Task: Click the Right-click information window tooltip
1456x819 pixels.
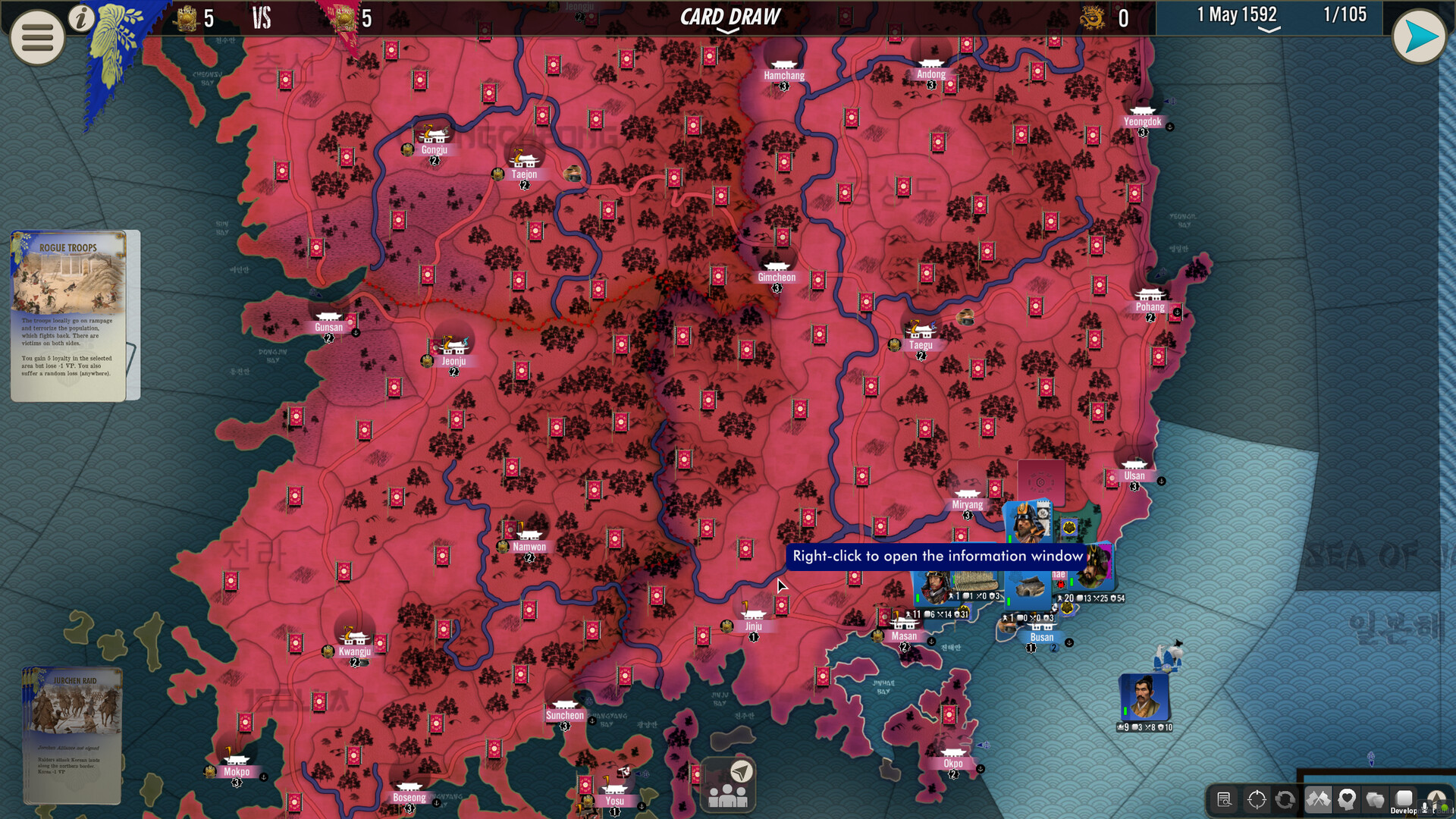Action: click(936, 556)
